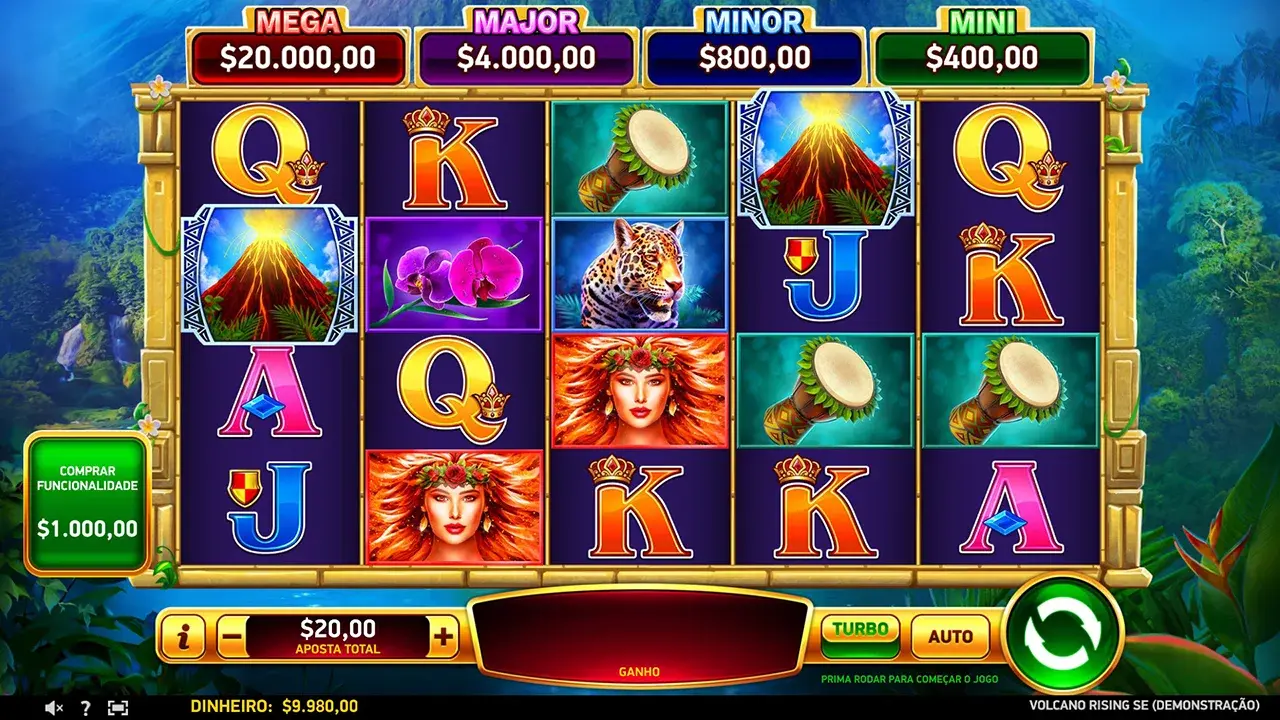Image resolution: width=1280 pixels, height=720 pixels.
Task: Buy the feature for $1.000,00
Action: pyautogui.click(x=87, y=503)
